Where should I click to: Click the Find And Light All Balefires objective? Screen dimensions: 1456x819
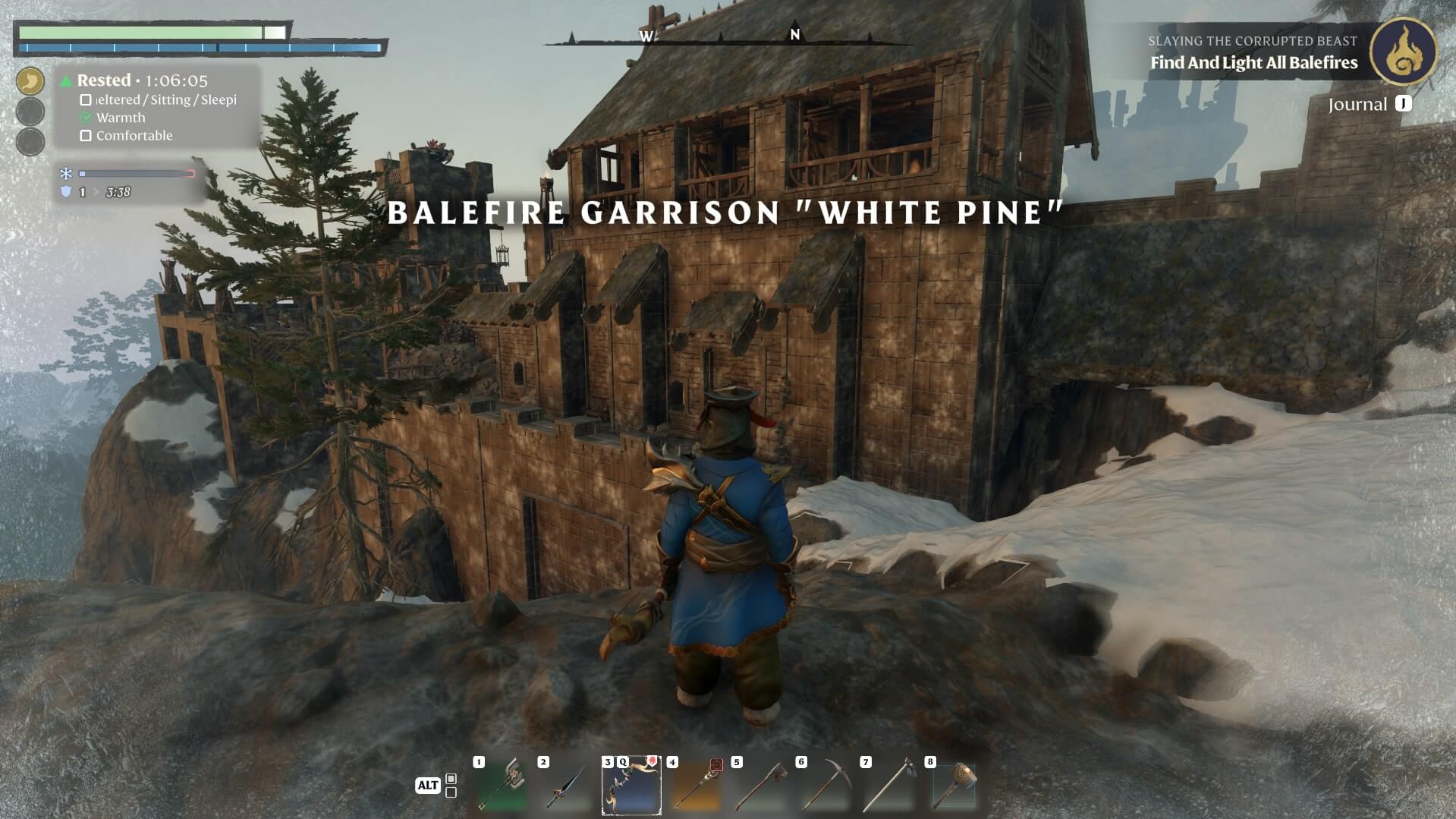click(x=1253, y=63)
